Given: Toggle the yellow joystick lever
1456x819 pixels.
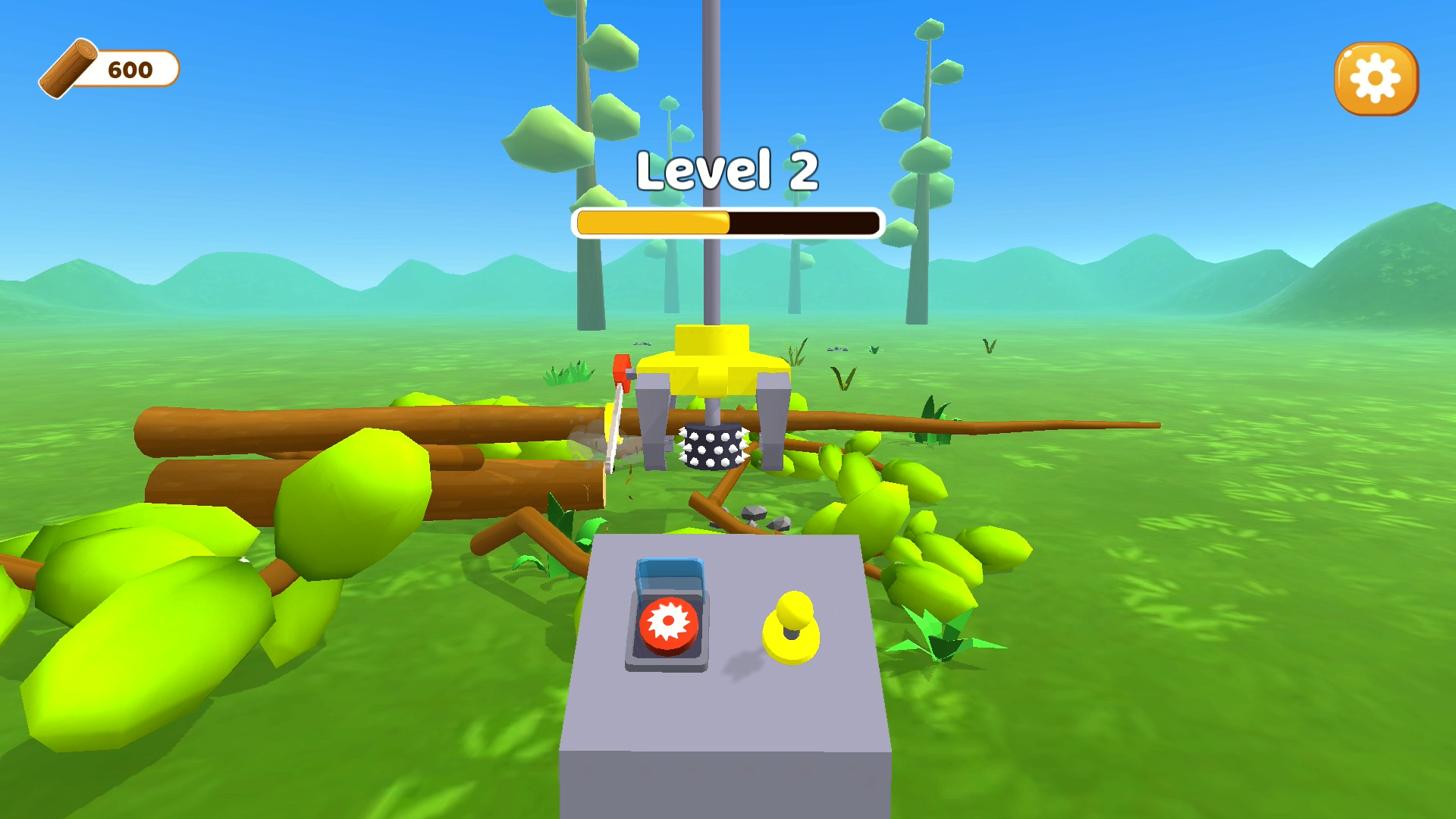Looking at the screenshot, I should click(x=792, y=622).
